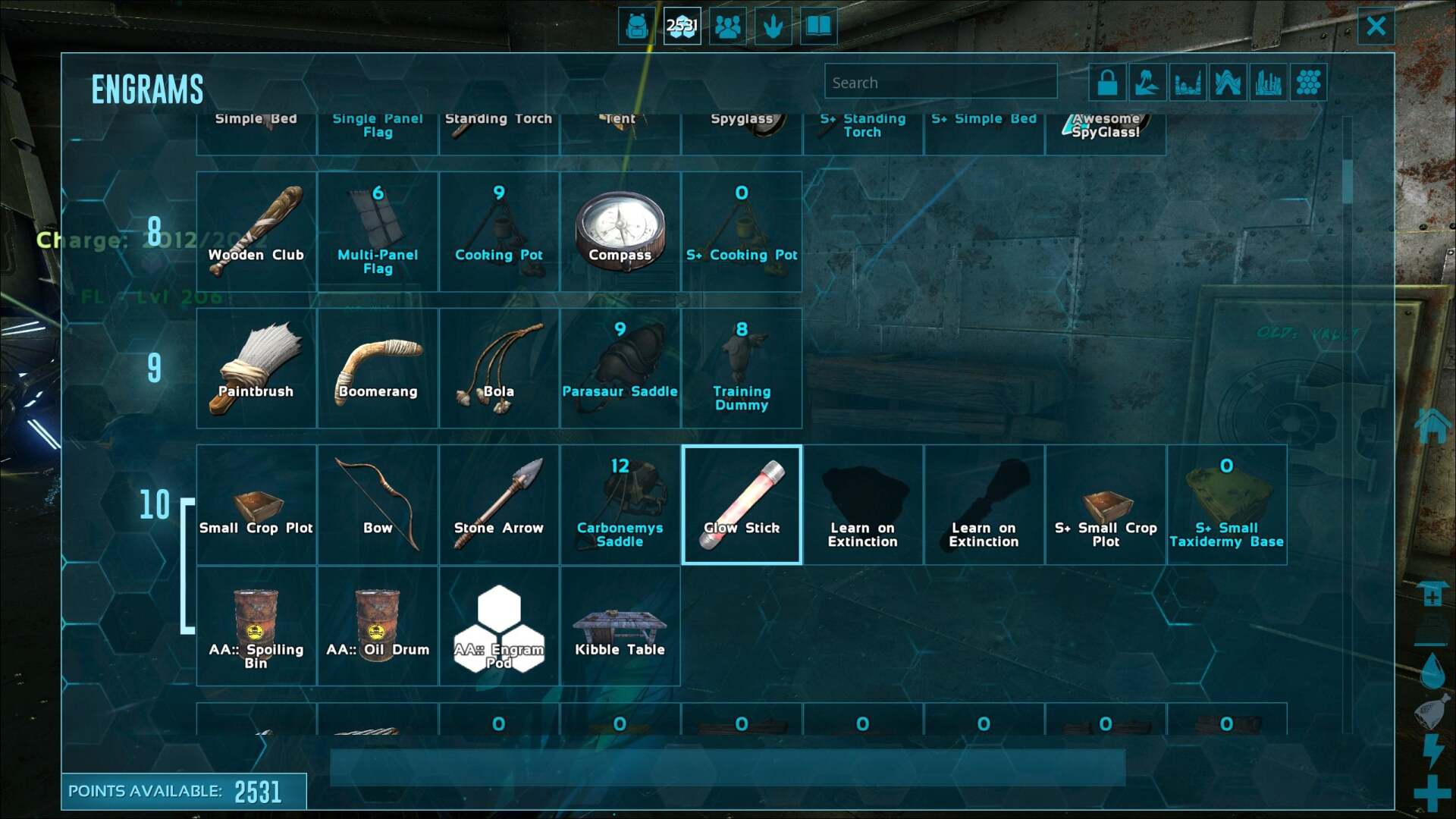Toggle the hexagon cluster engram filter

point(1308,82)
